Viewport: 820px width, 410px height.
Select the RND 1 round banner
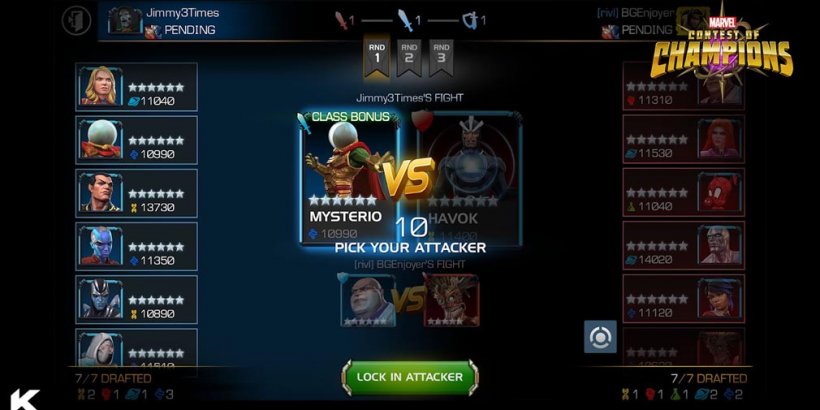tap(377, 55)
